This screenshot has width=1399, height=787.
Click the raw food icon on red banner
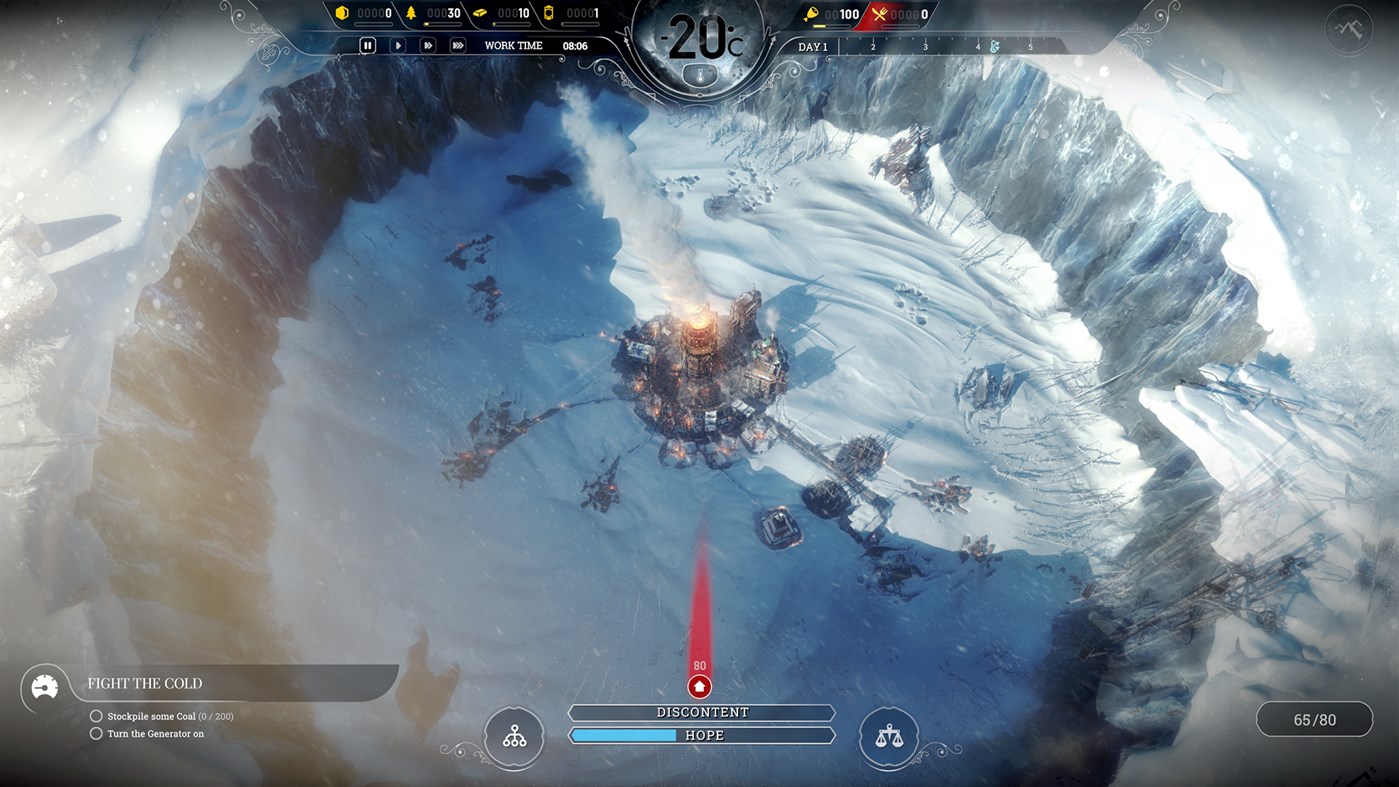(x=880, y=14)
